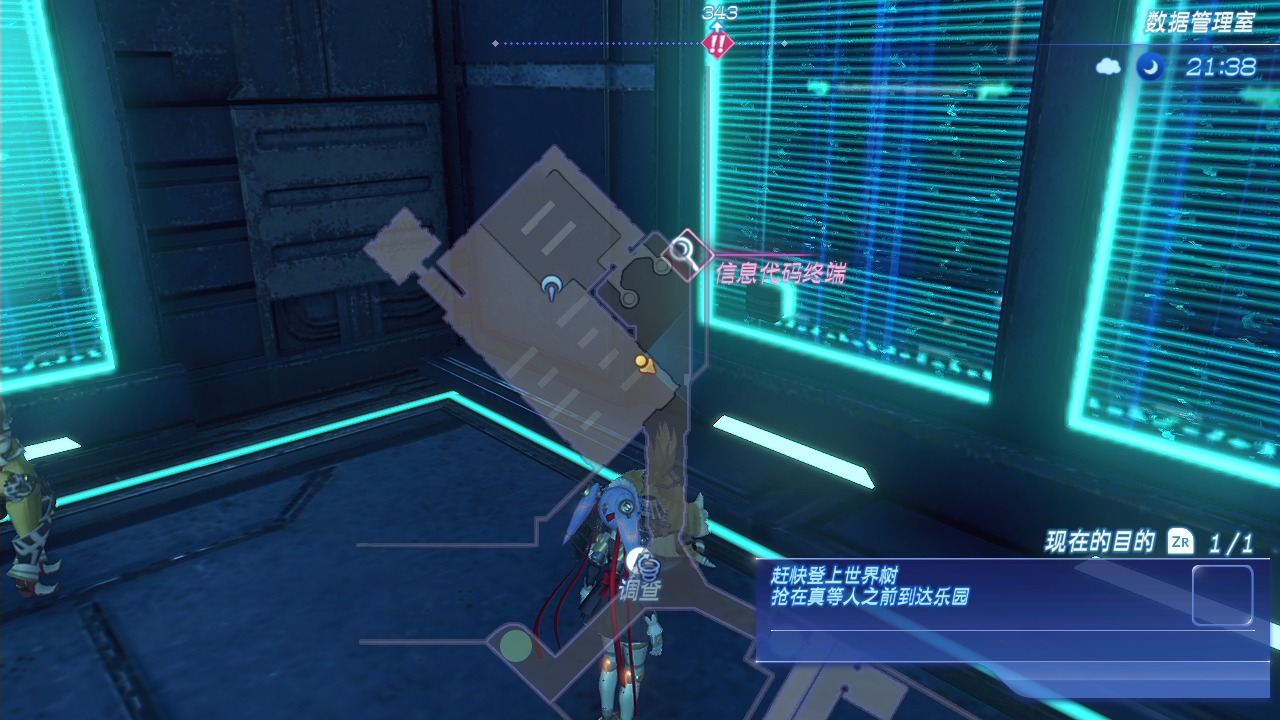Click the 信息代码终端 magnifier map marker
The width and height of the screenshot is (1280, 720).
(686, 251)
